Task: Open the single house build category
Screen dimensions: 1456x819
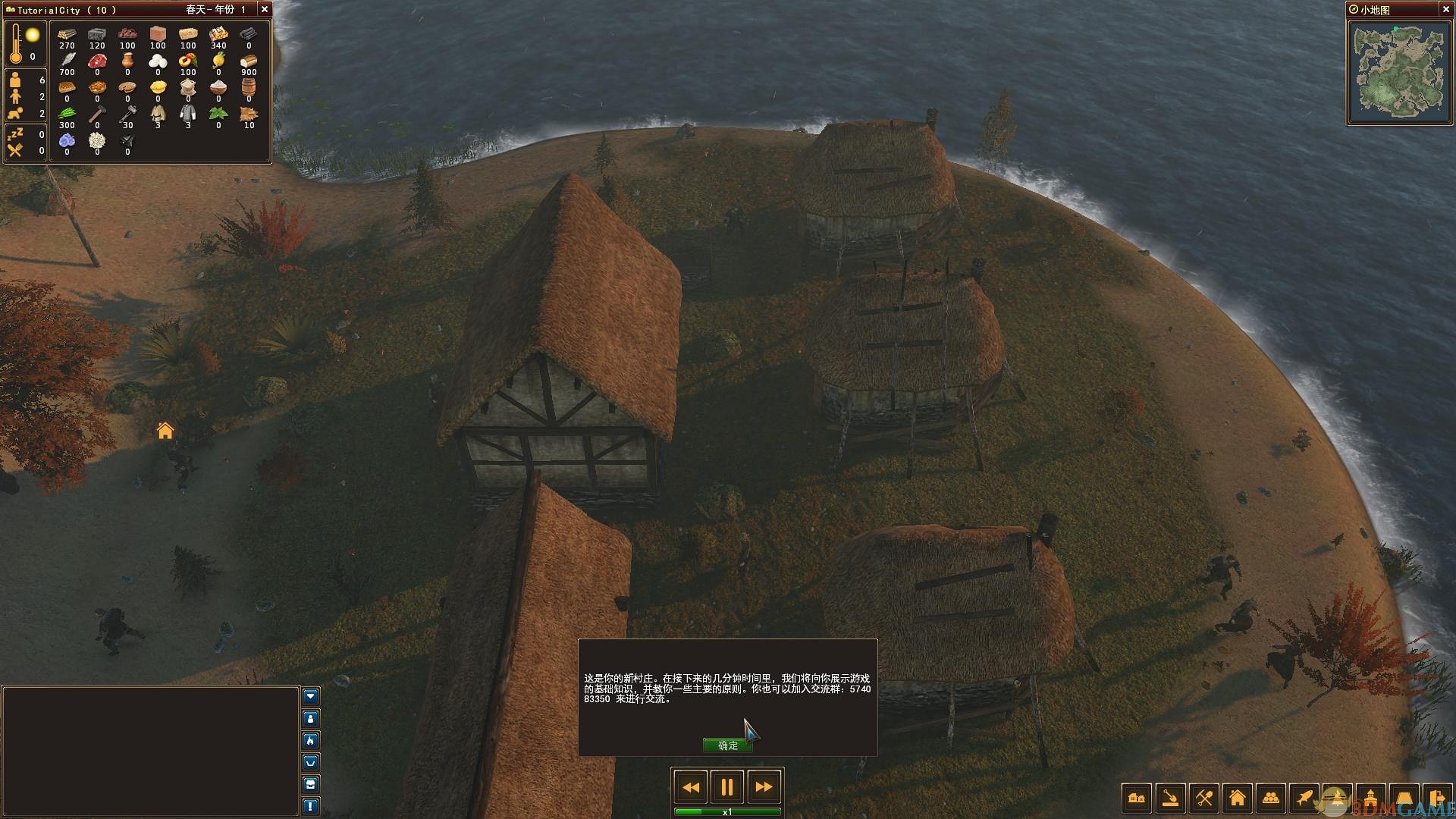Action: tap(1237, 798)
